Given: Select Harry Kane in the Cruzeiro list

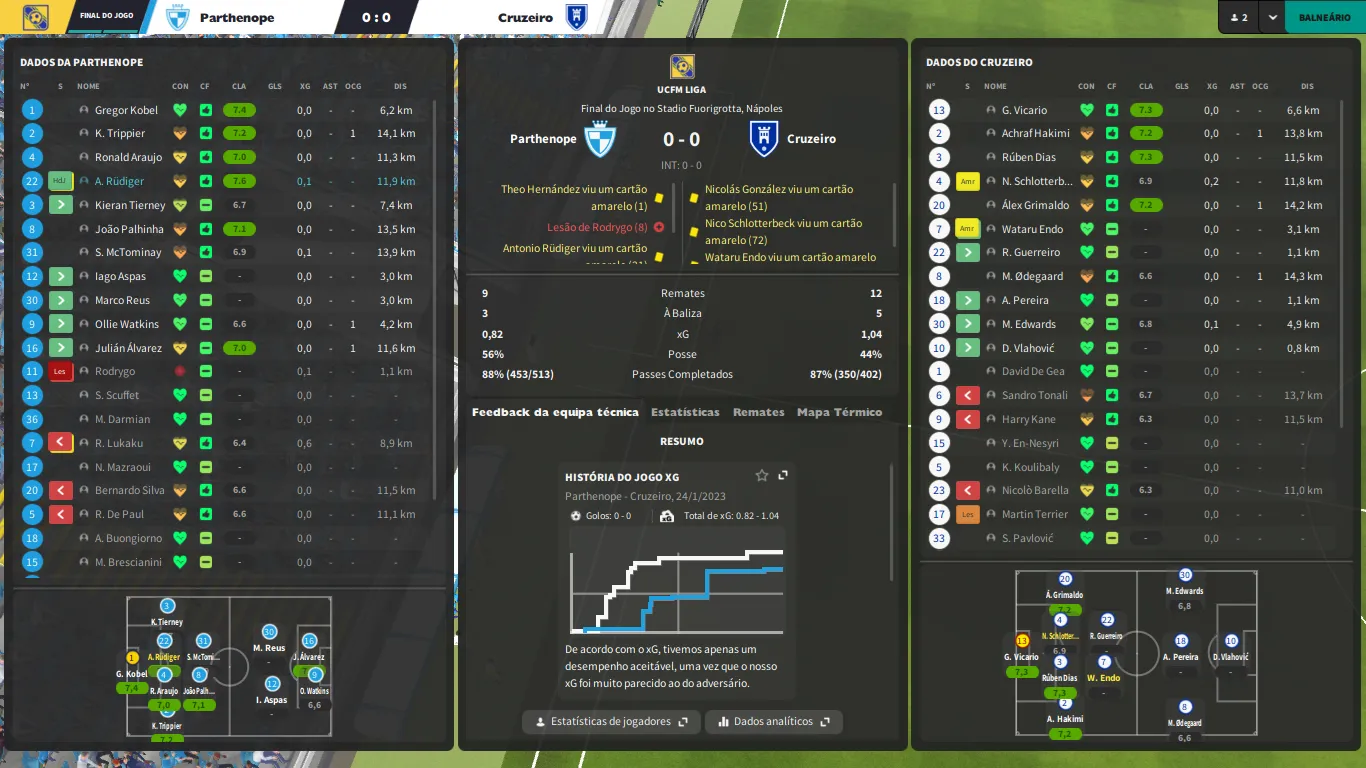Looking at the screenshot, I should 1029,419.
